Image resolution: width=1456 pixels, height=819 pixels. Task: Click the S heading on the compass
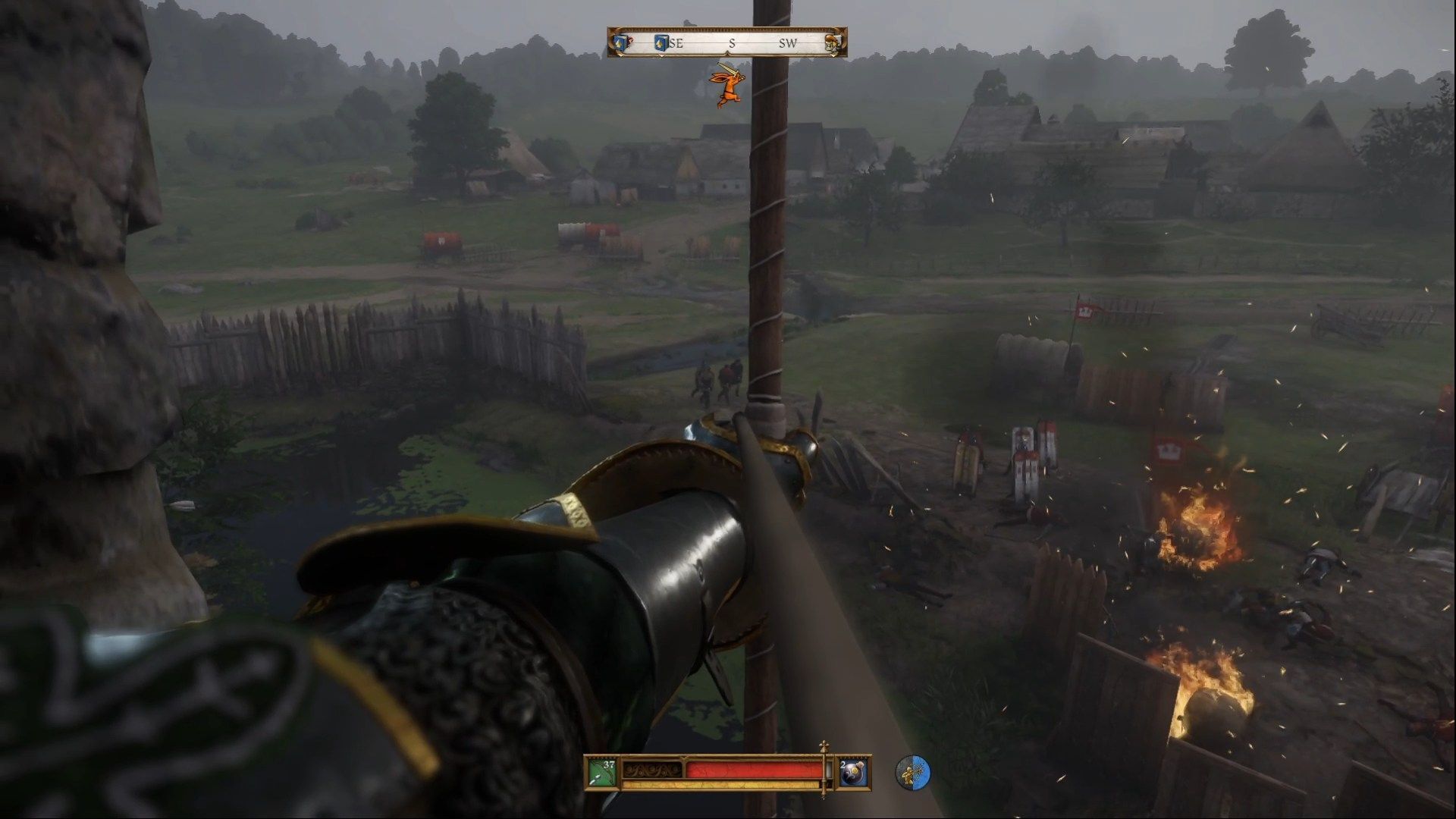732,44
